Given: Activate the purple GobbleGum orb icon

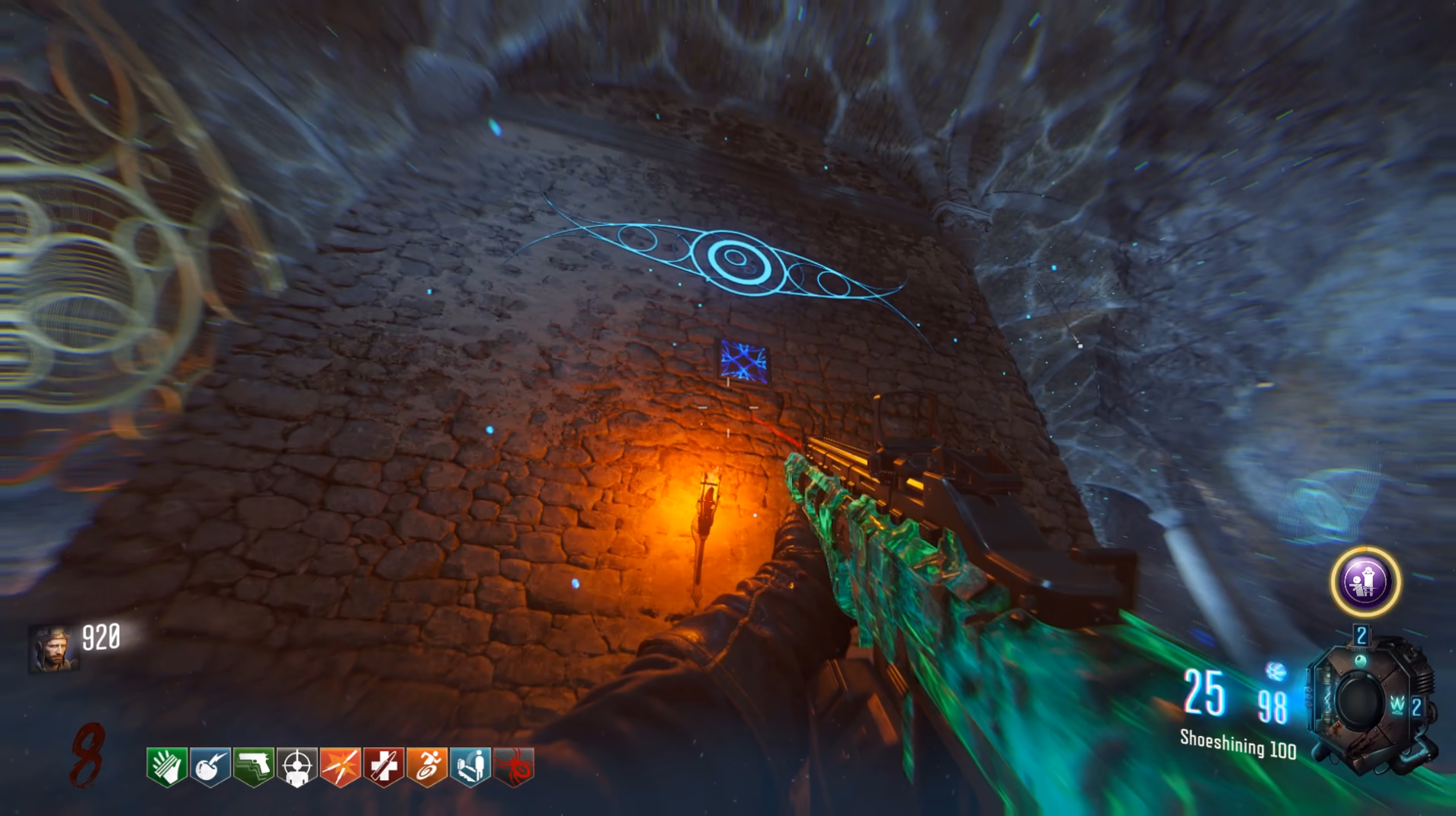Looking at the screenshot, I should coord(1365,582).
